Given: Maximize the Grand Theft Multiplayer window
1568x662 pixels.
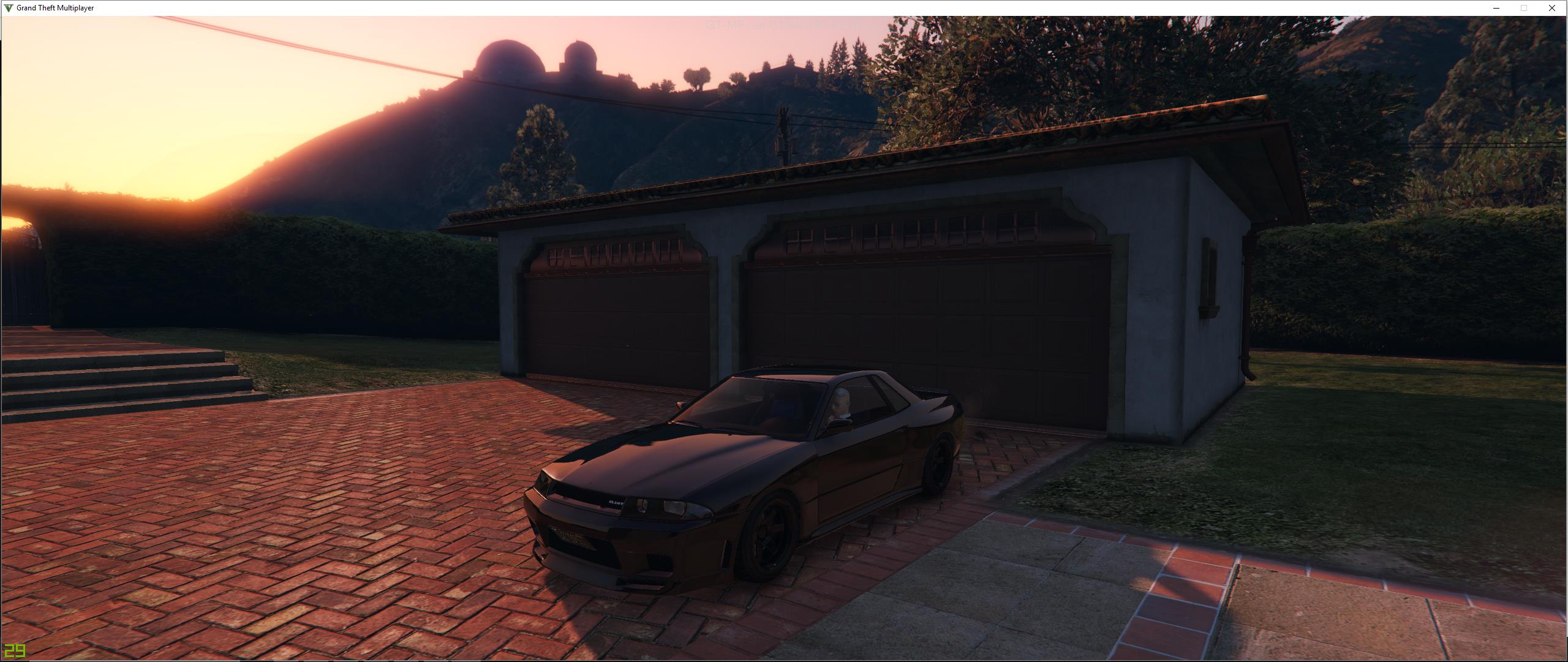Looking at the screenshot, I should pyautogui.click(x=1524, y=8).
